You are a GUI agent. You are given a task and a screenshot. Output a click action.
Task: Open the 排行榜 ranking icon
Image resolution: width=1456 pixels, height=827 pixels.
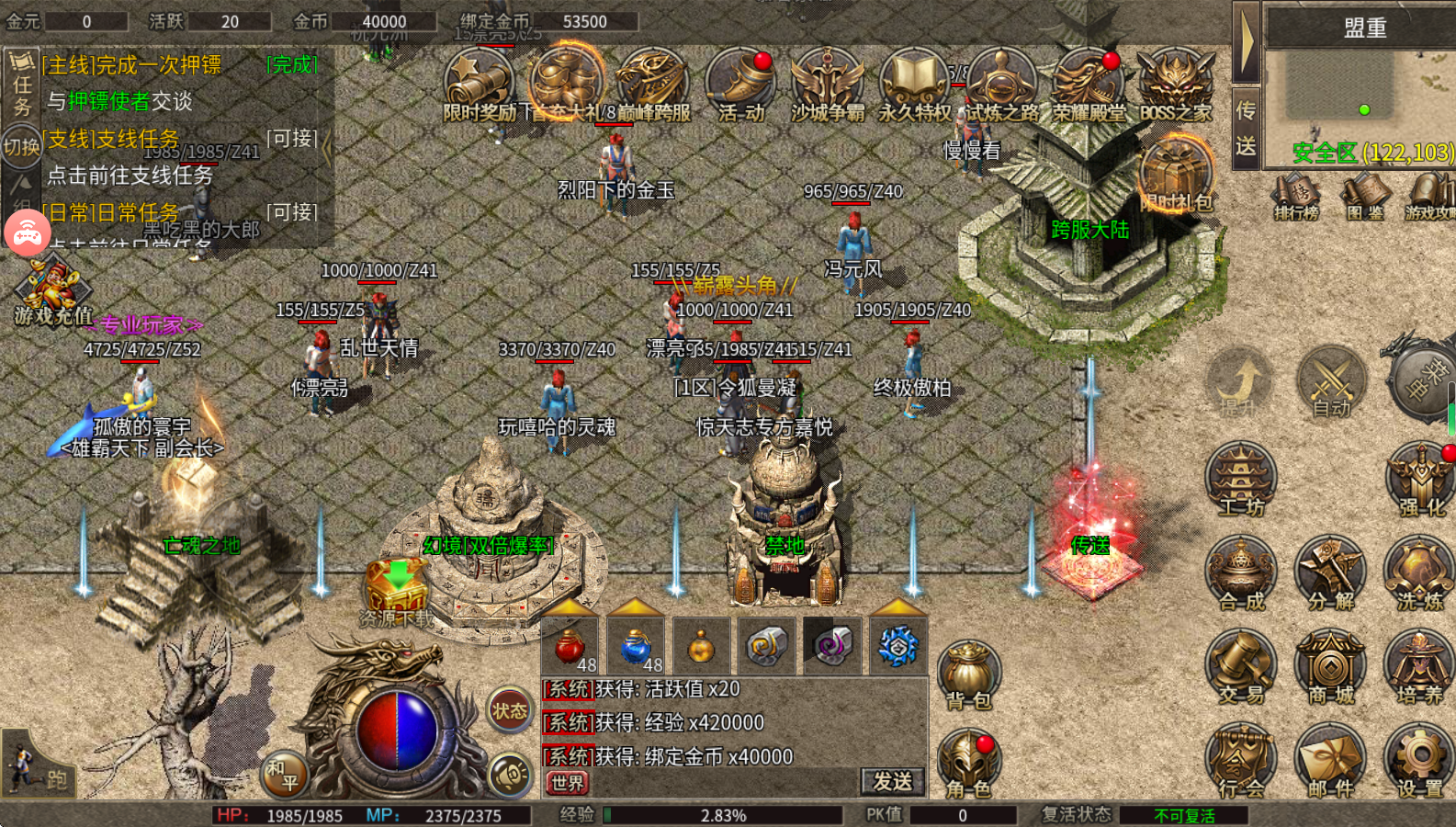coord(1295,196)
